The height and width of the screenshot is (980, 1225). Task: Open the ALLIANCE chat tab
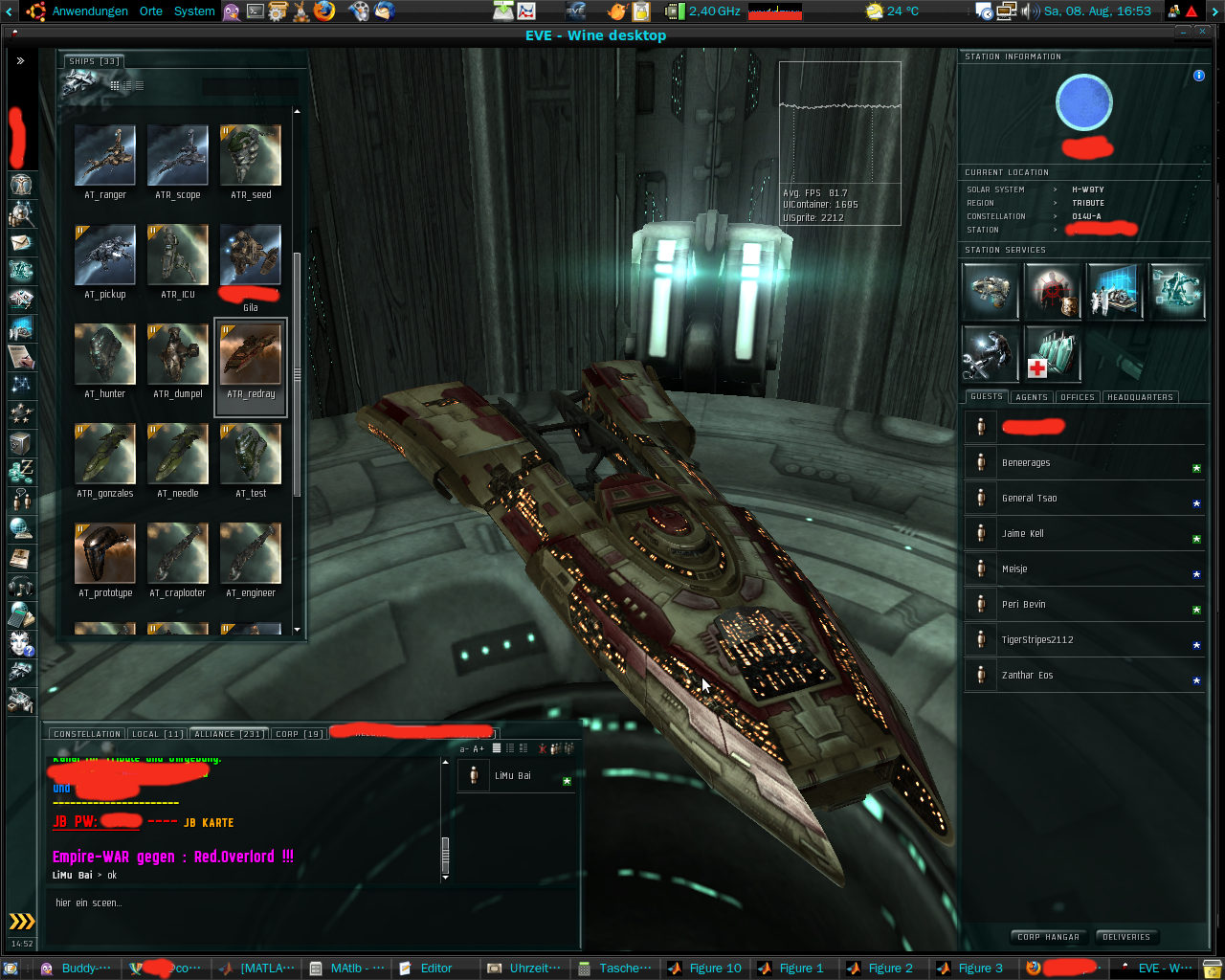[228, 733]
